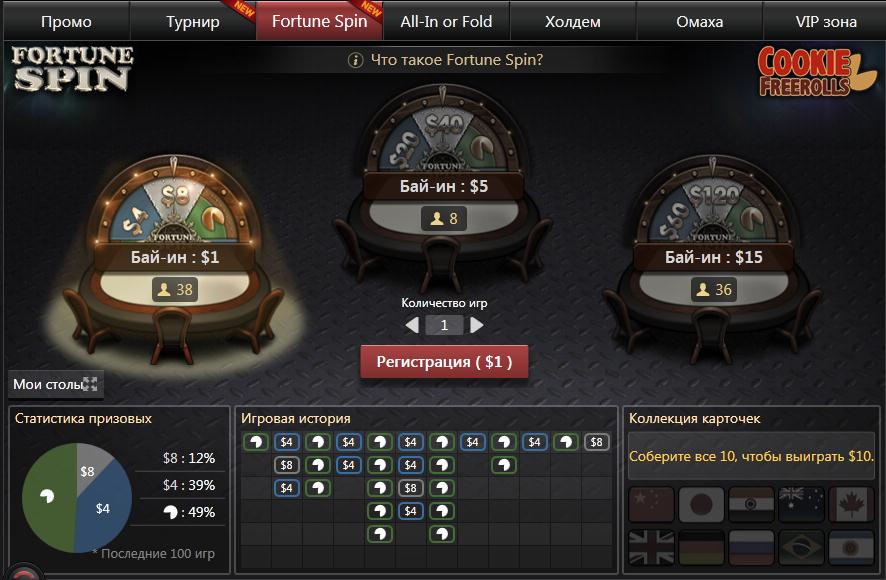This screenshot has width=886, height=580.
Task: Decrease the number of games with left arrow
Action: click(x=412, y=325)
